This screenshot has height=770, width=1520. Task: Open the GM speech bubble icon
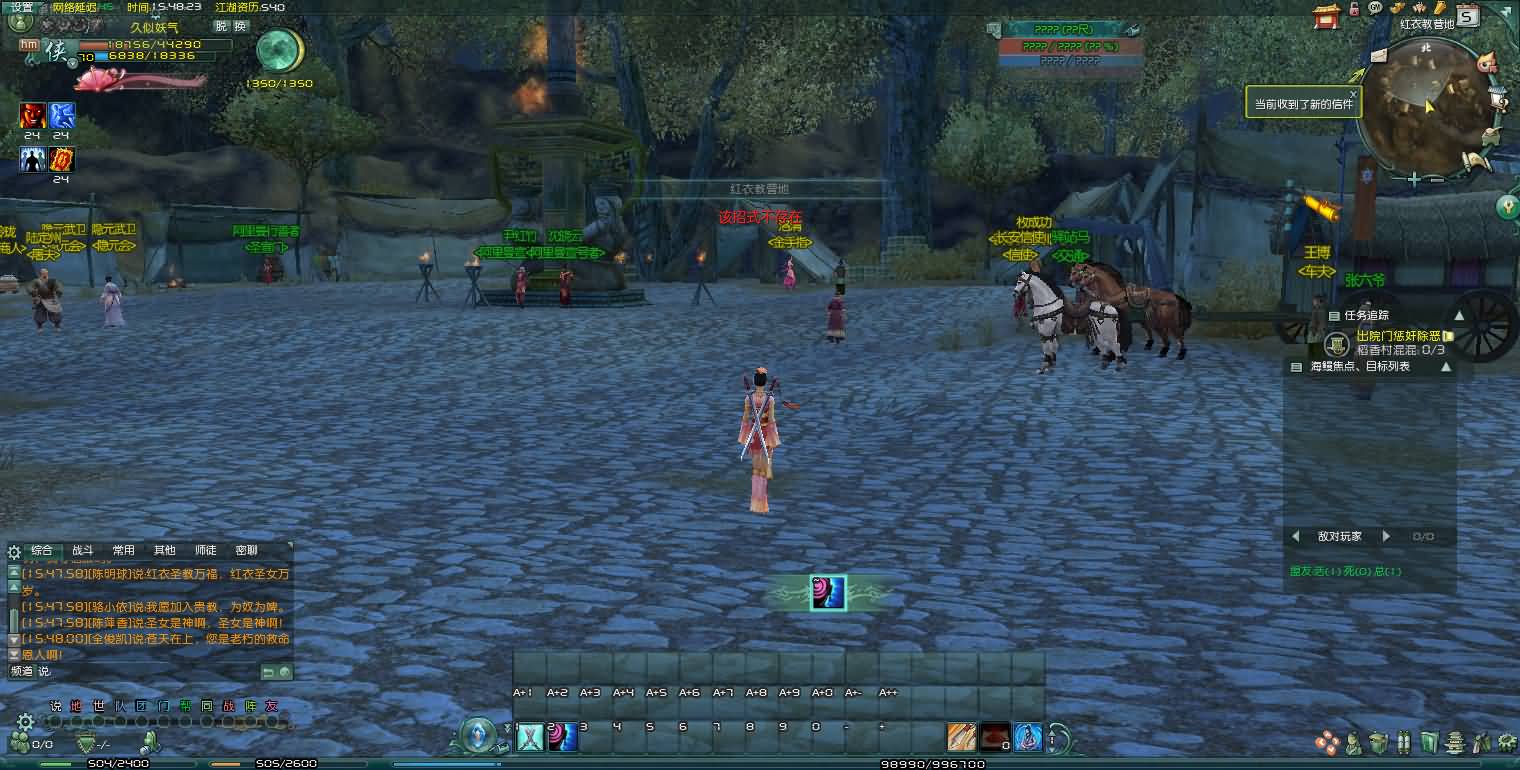coord(1376,8)
